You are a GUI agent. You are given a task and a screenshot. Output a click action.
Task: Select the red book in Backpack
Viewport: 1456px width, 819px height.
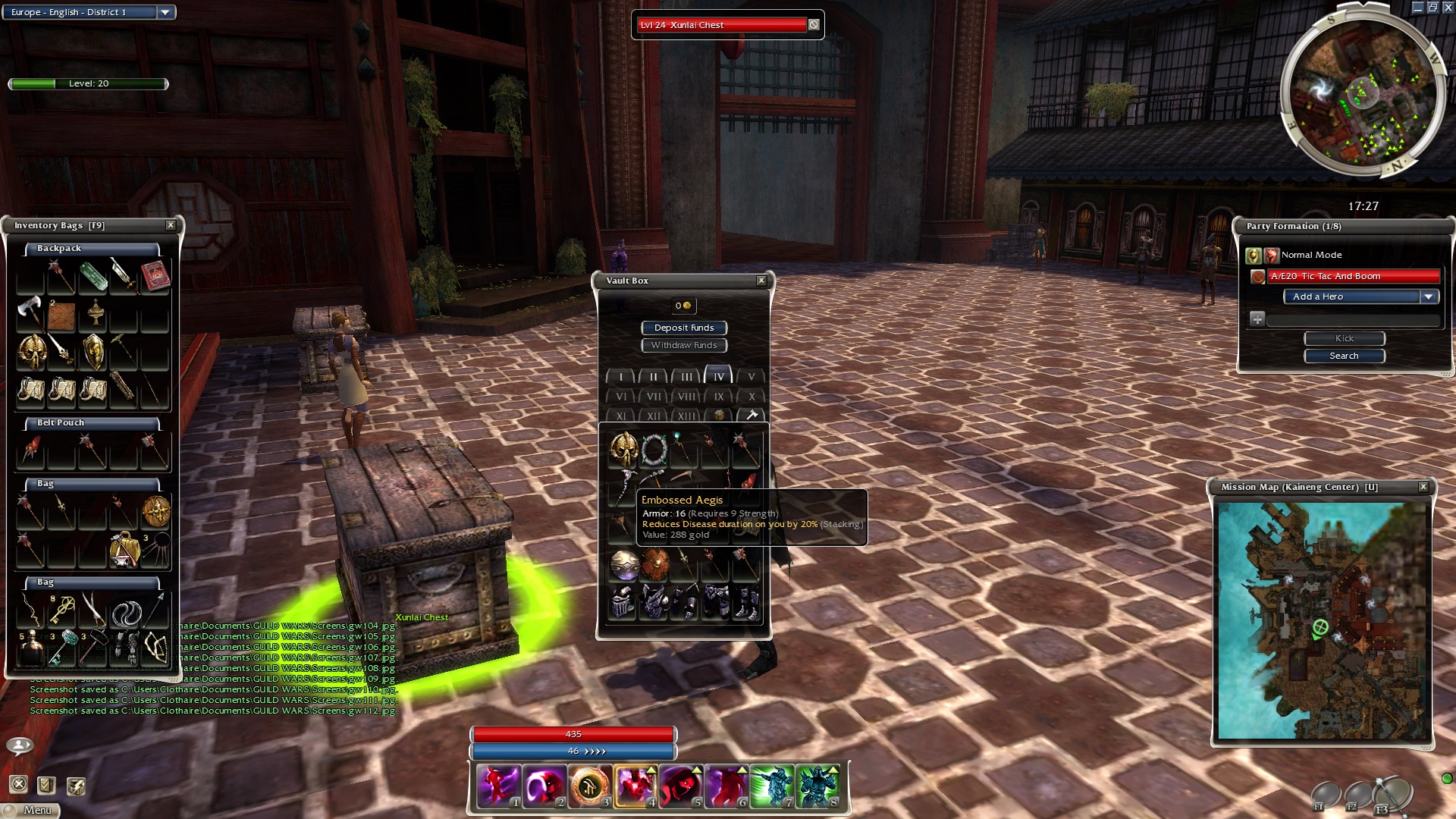(x=155, y=276)
